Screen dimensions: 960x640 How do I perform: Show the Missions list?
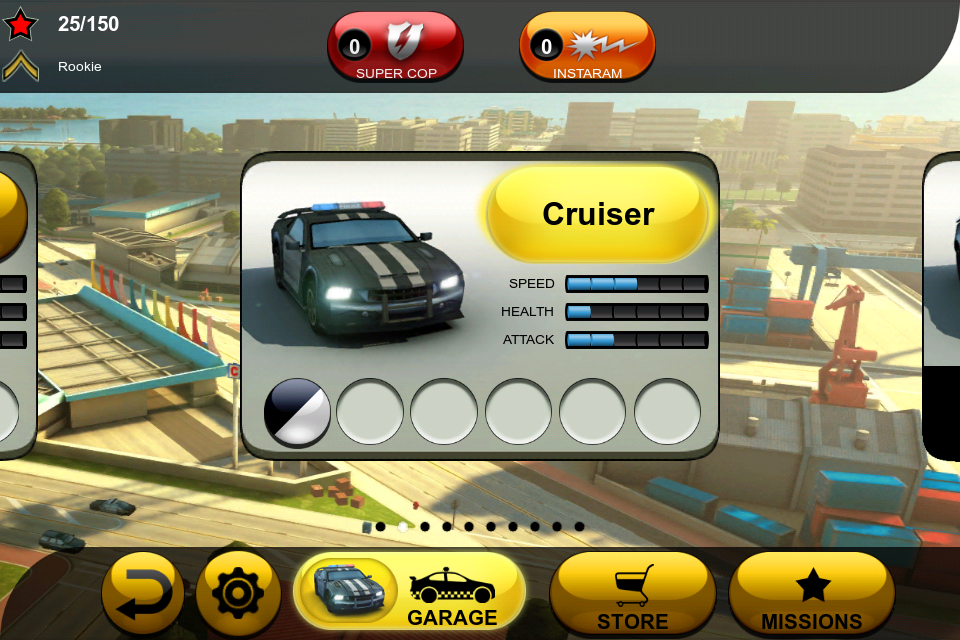811,594
